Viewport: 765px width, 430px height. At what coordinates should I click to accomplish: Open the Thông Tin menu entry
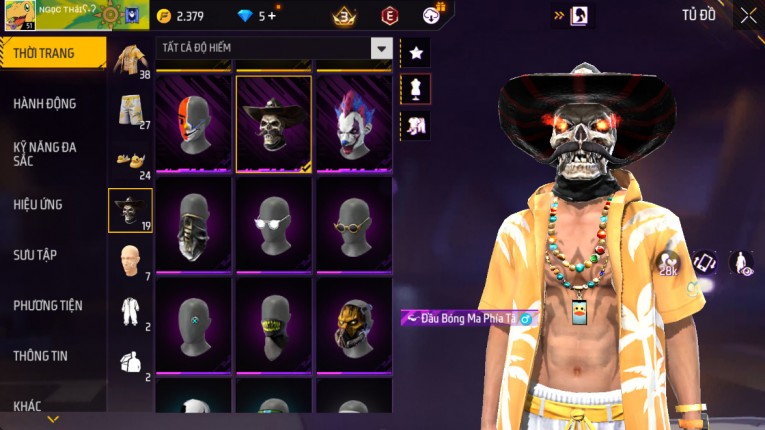coord(42,355)
